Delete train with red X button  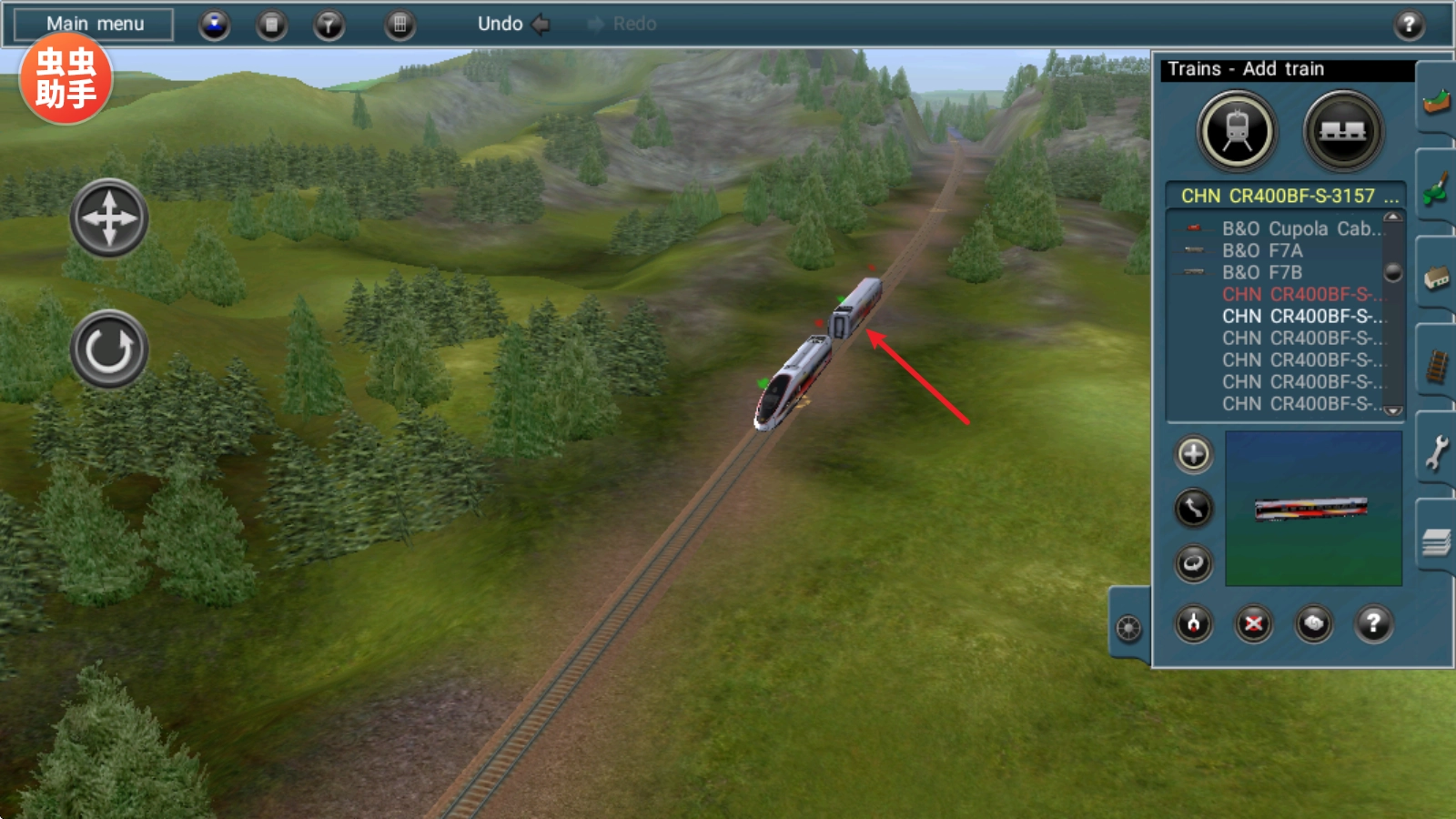[x=1253, y=624]
